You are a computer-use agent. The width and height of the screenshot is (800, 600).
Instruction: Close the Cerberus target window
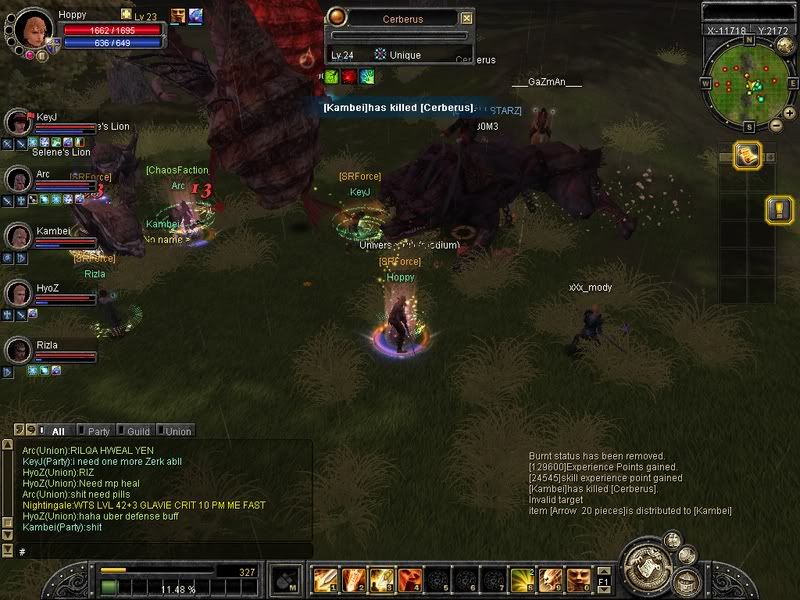tap(466, 18)
